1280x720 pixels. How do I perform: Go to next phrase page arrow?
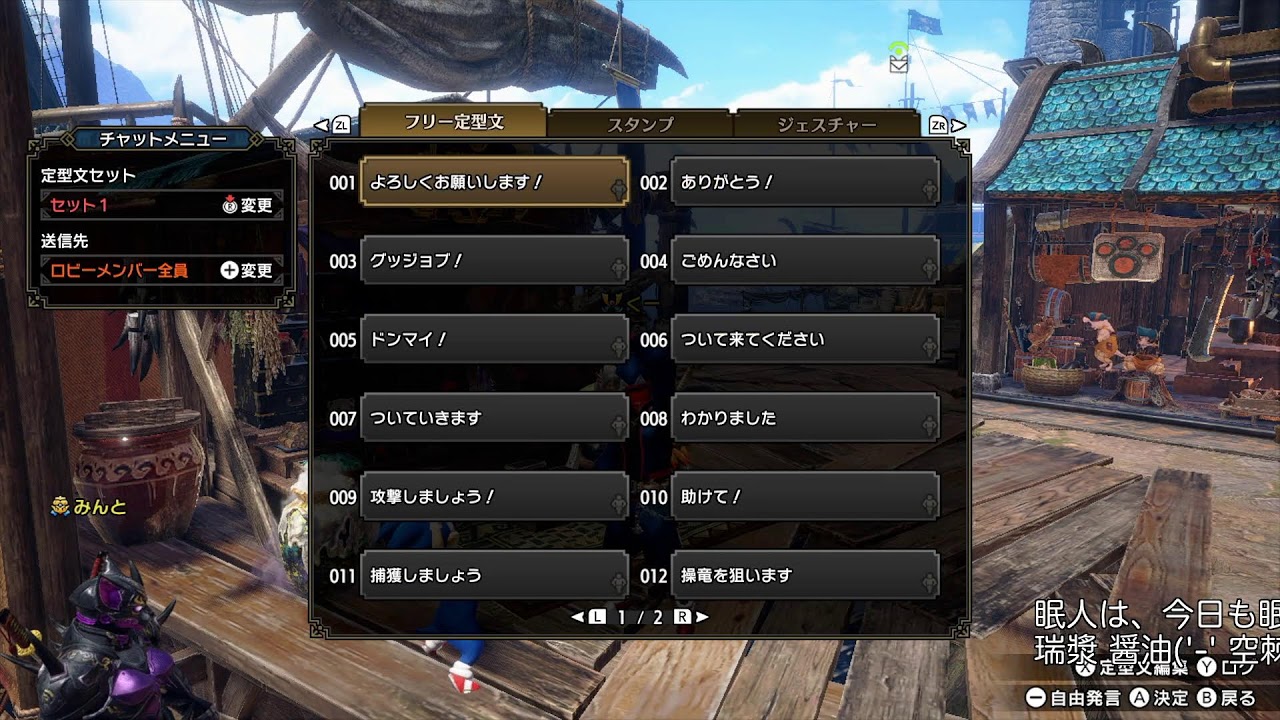coord(702,617)
